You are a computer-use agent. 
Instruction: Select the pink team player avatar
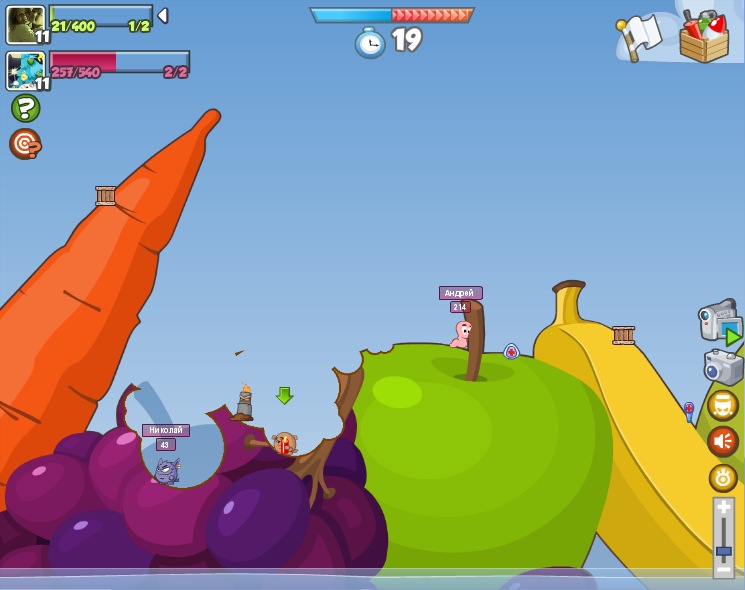(26, 71)
